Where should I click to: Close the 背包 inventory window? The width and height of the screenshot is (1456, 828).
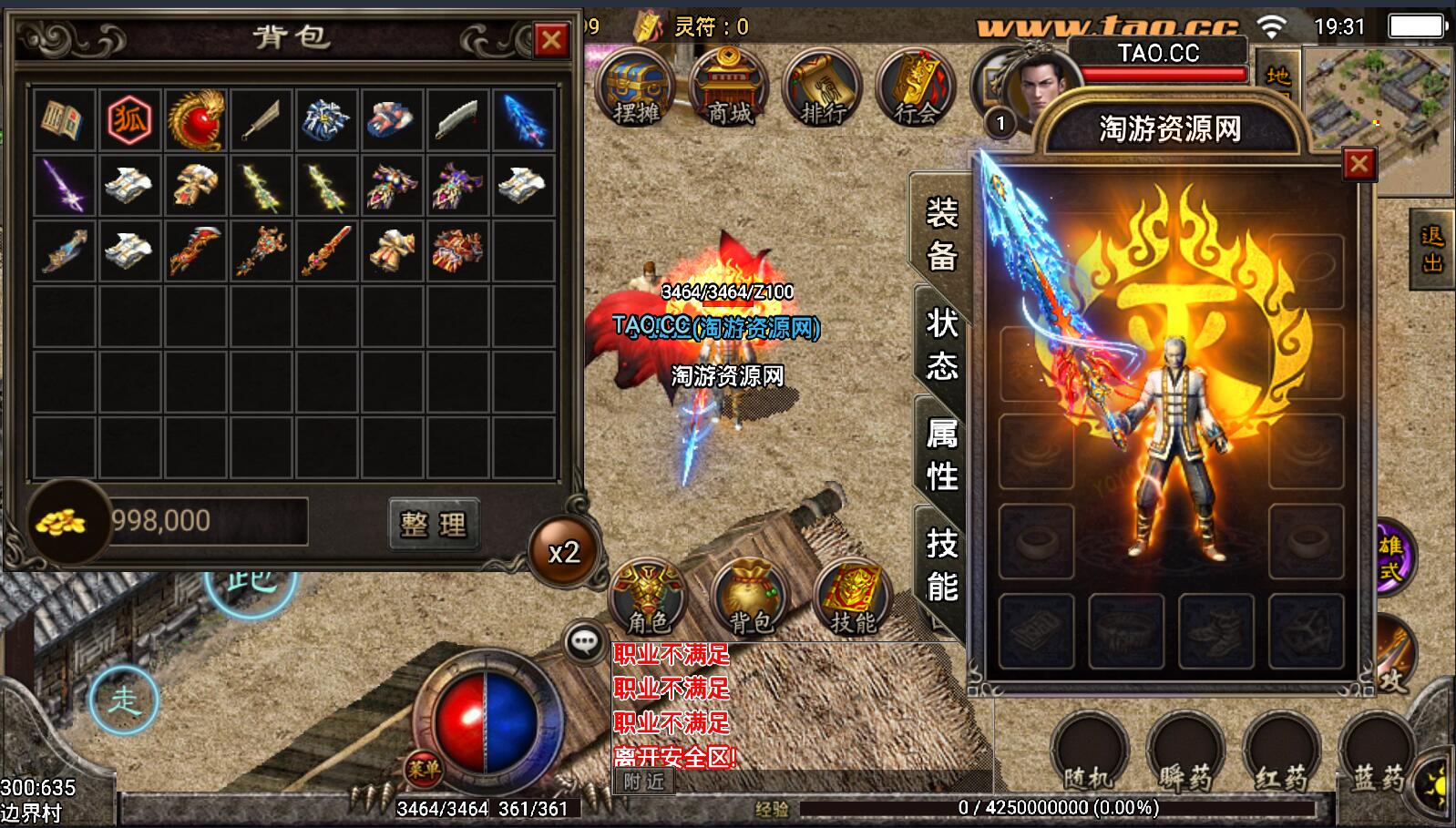click(550, 40)
